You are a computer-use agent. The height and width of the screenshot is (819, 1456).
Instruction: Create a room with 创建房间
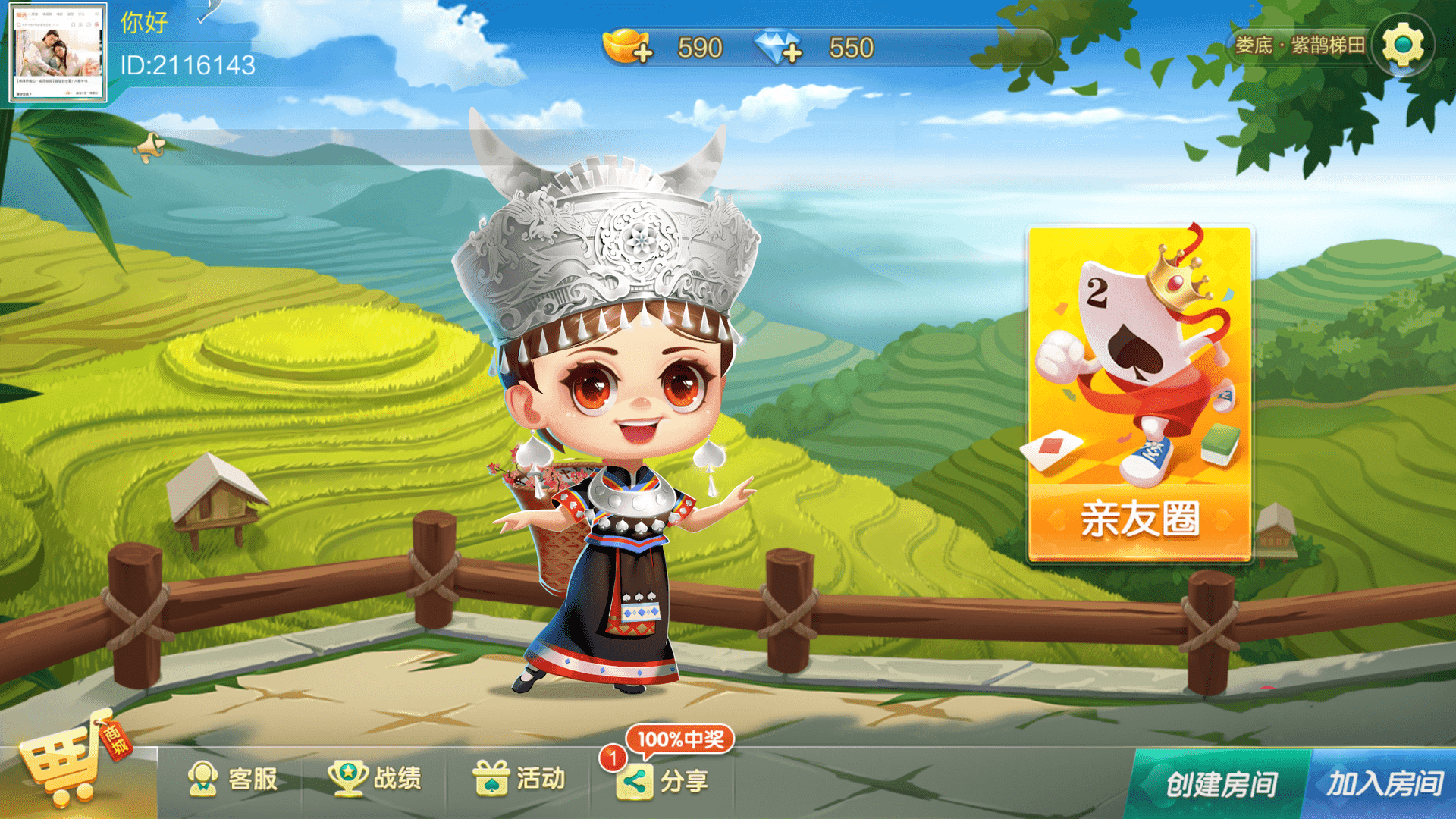[x=1221, y=784]
